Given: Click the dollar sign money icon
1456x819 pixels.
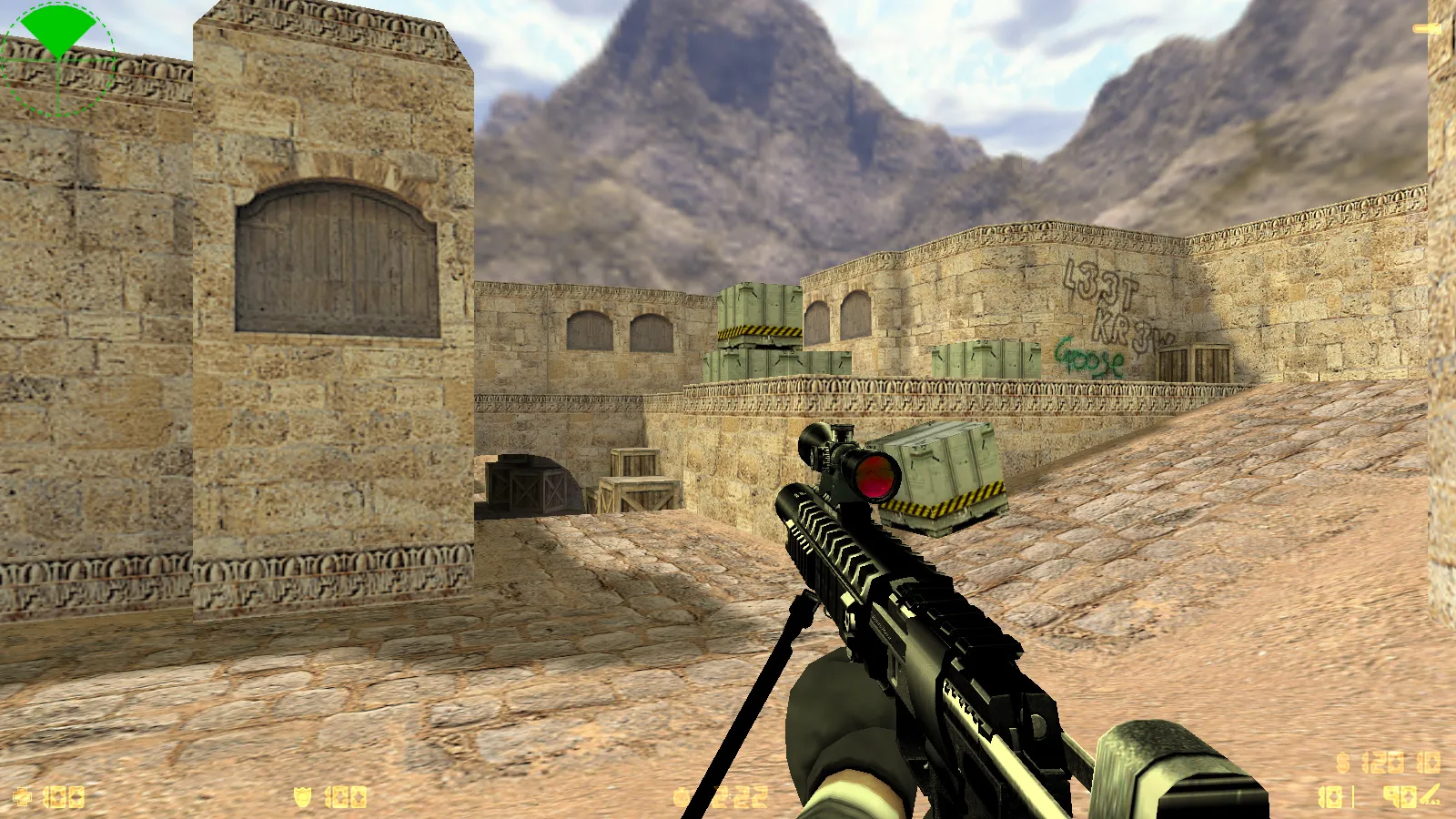Looking at the screenshot, I should click(x=1341, y=763).
